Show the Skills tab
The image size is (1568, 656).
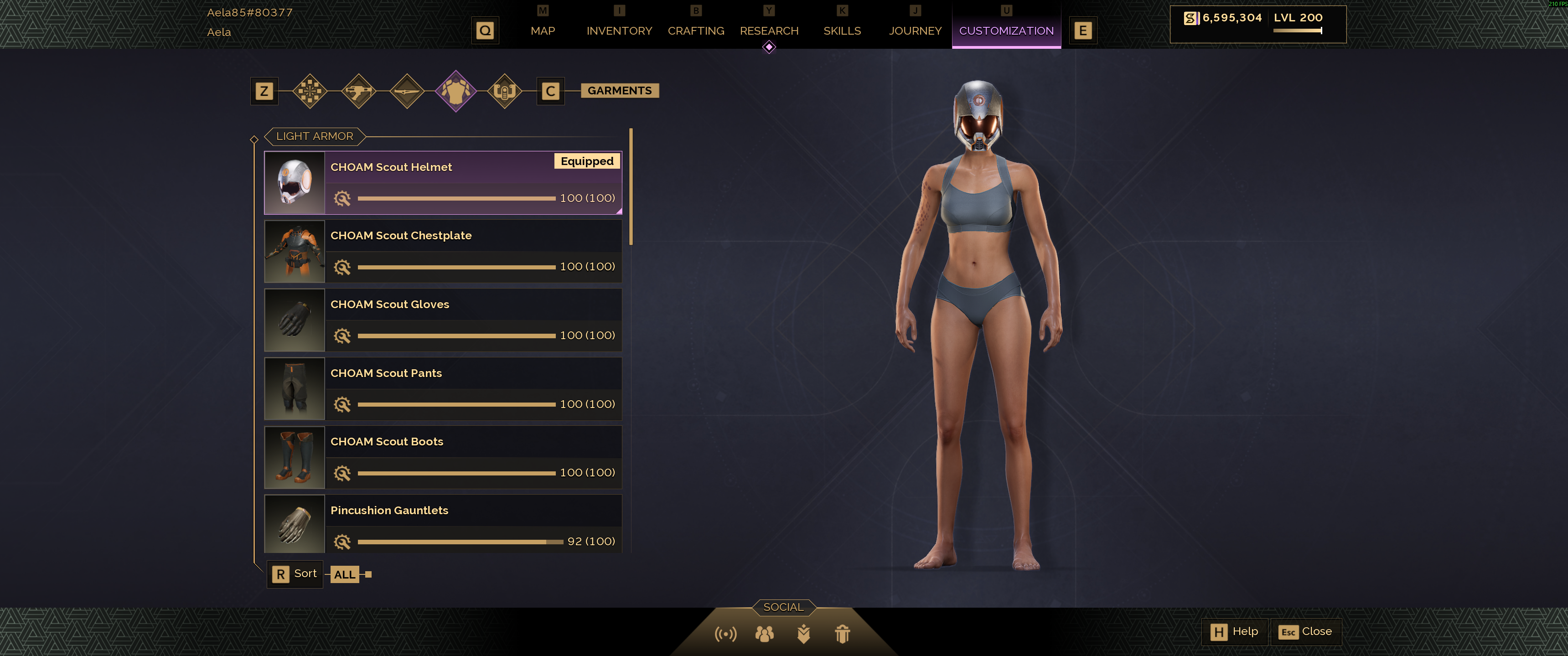click(842, 31)
